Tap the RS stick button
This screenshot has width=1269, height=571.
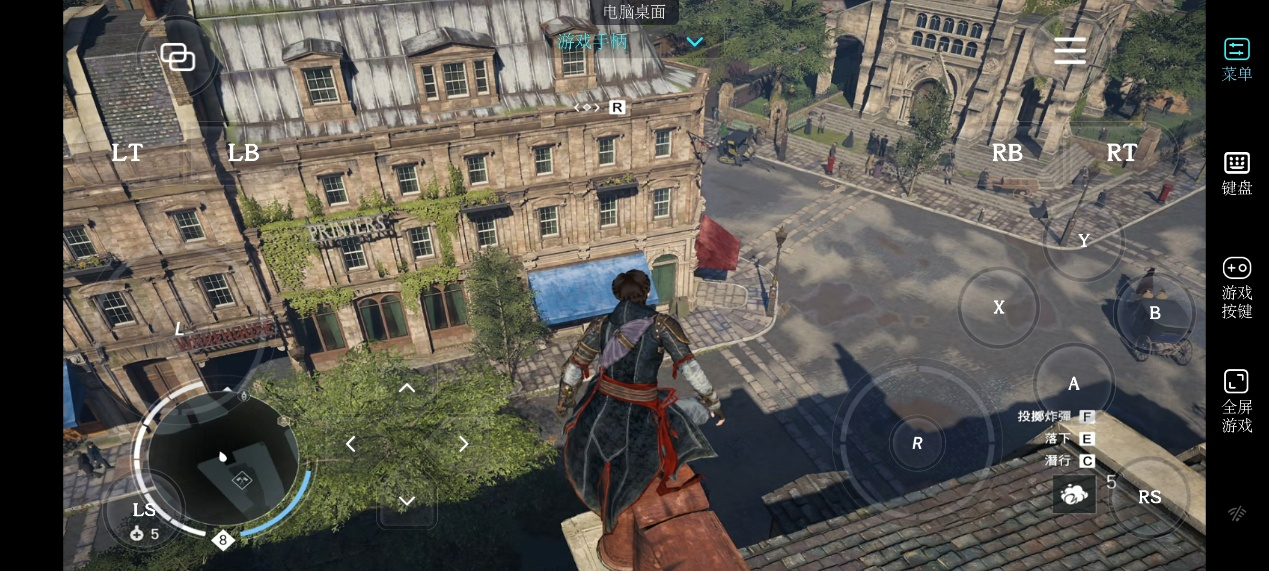(x=1150, y=497)
